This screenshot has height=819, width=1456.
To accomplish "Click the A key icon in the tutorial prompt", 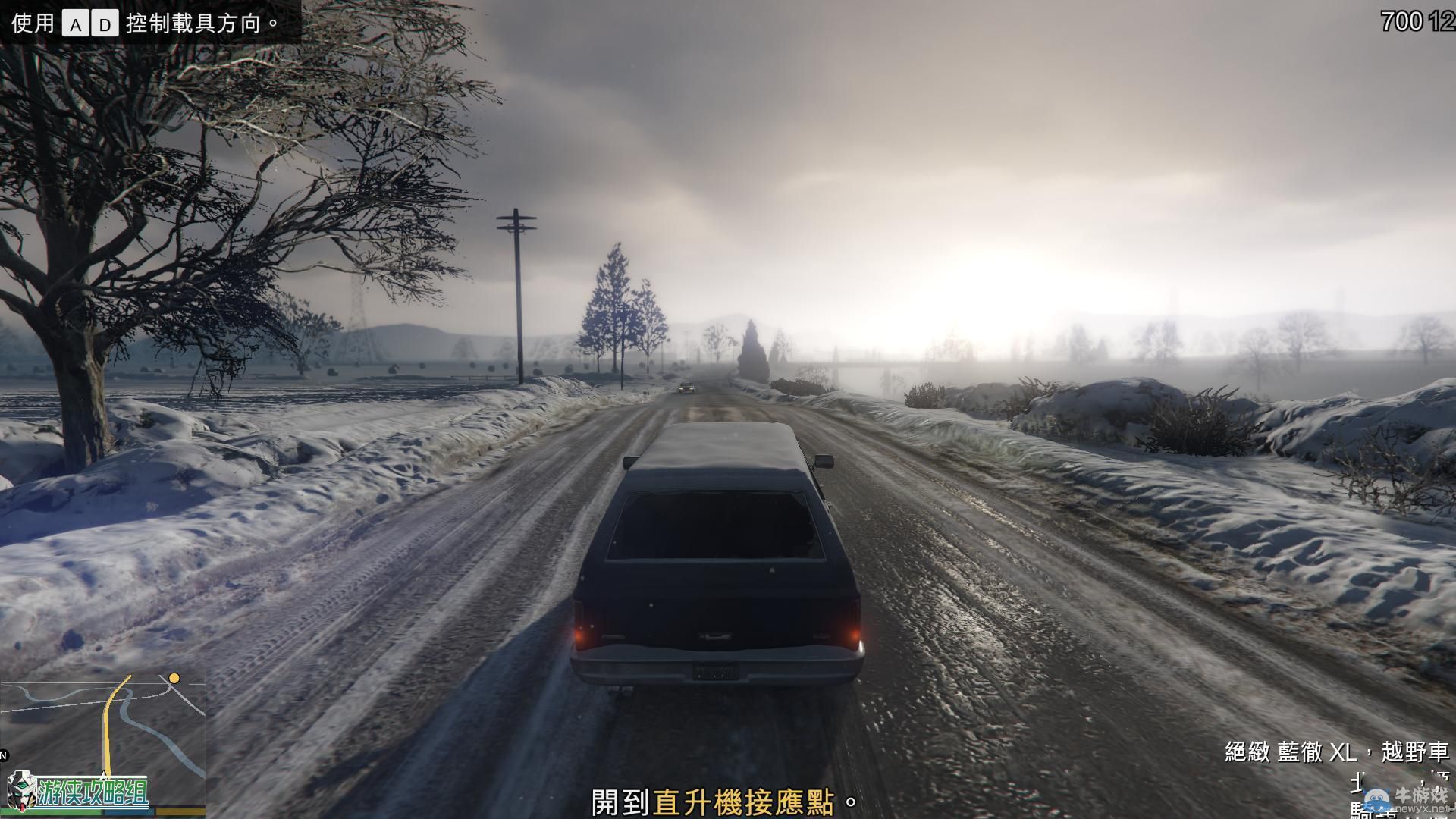I will [76, 21].
